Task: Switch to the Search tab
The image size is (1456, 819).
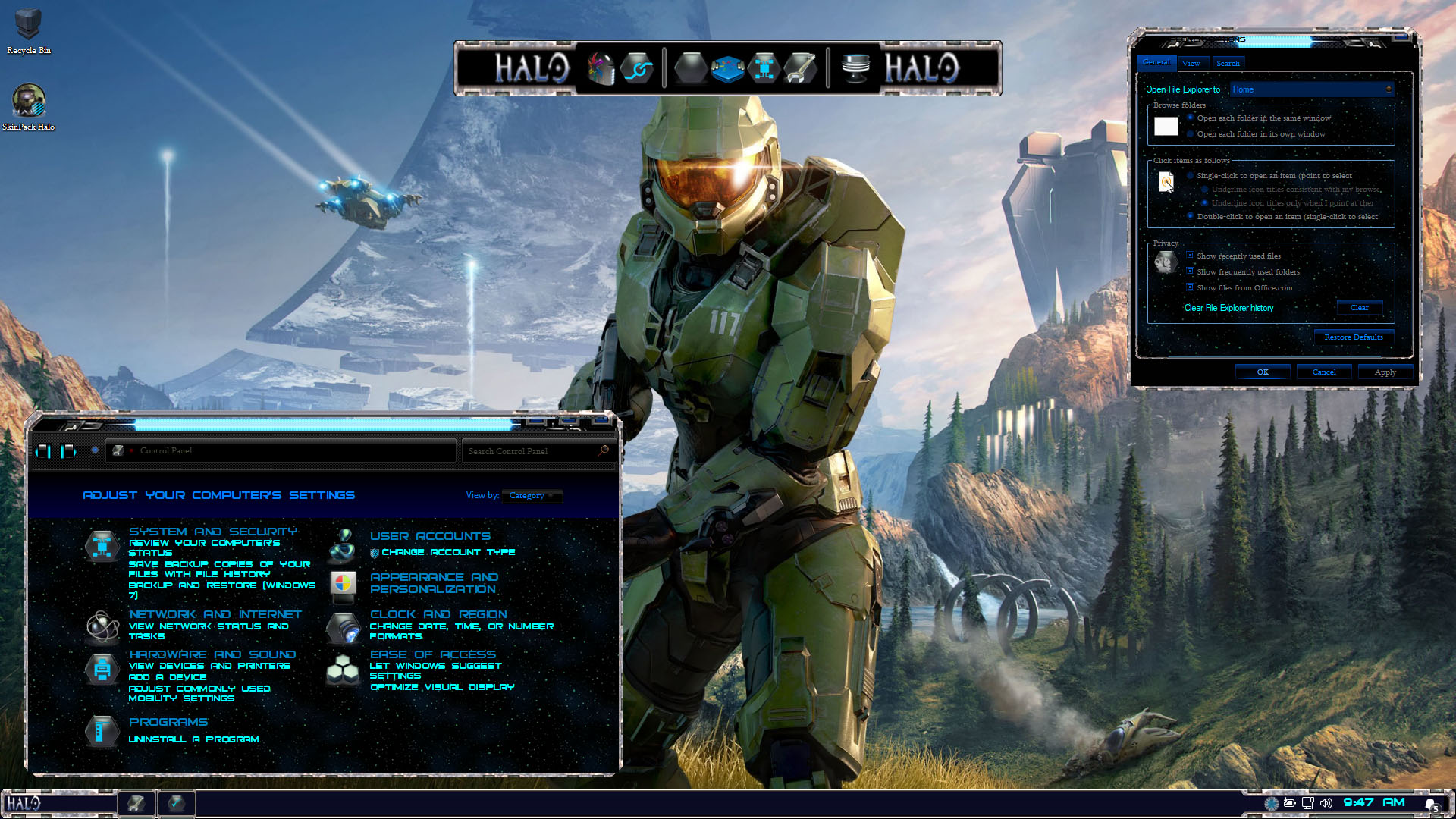Action: tap(1228, 64)
